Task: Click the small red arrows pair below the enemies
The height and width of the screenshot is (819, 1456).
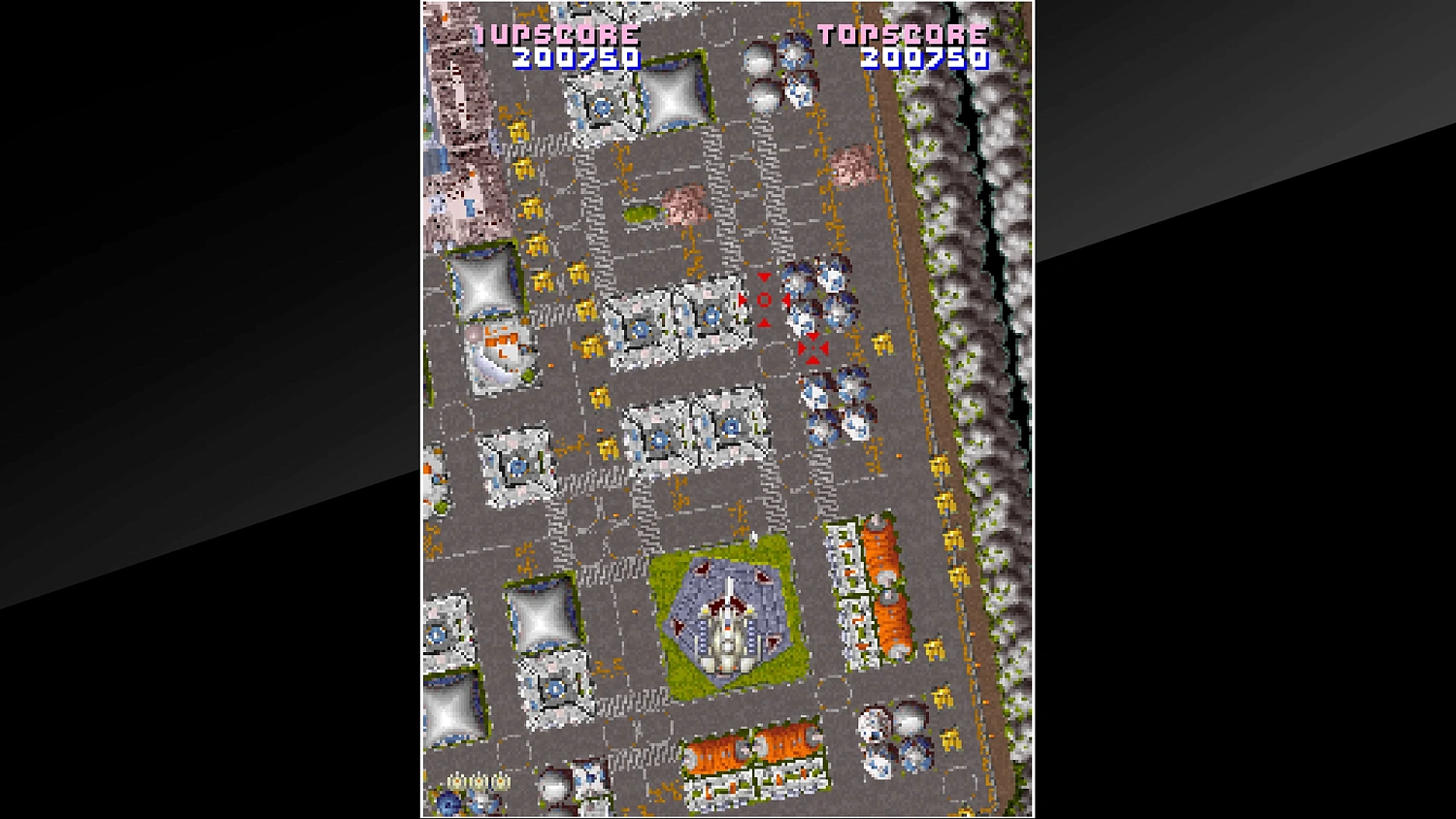Action: pos(812,347)
